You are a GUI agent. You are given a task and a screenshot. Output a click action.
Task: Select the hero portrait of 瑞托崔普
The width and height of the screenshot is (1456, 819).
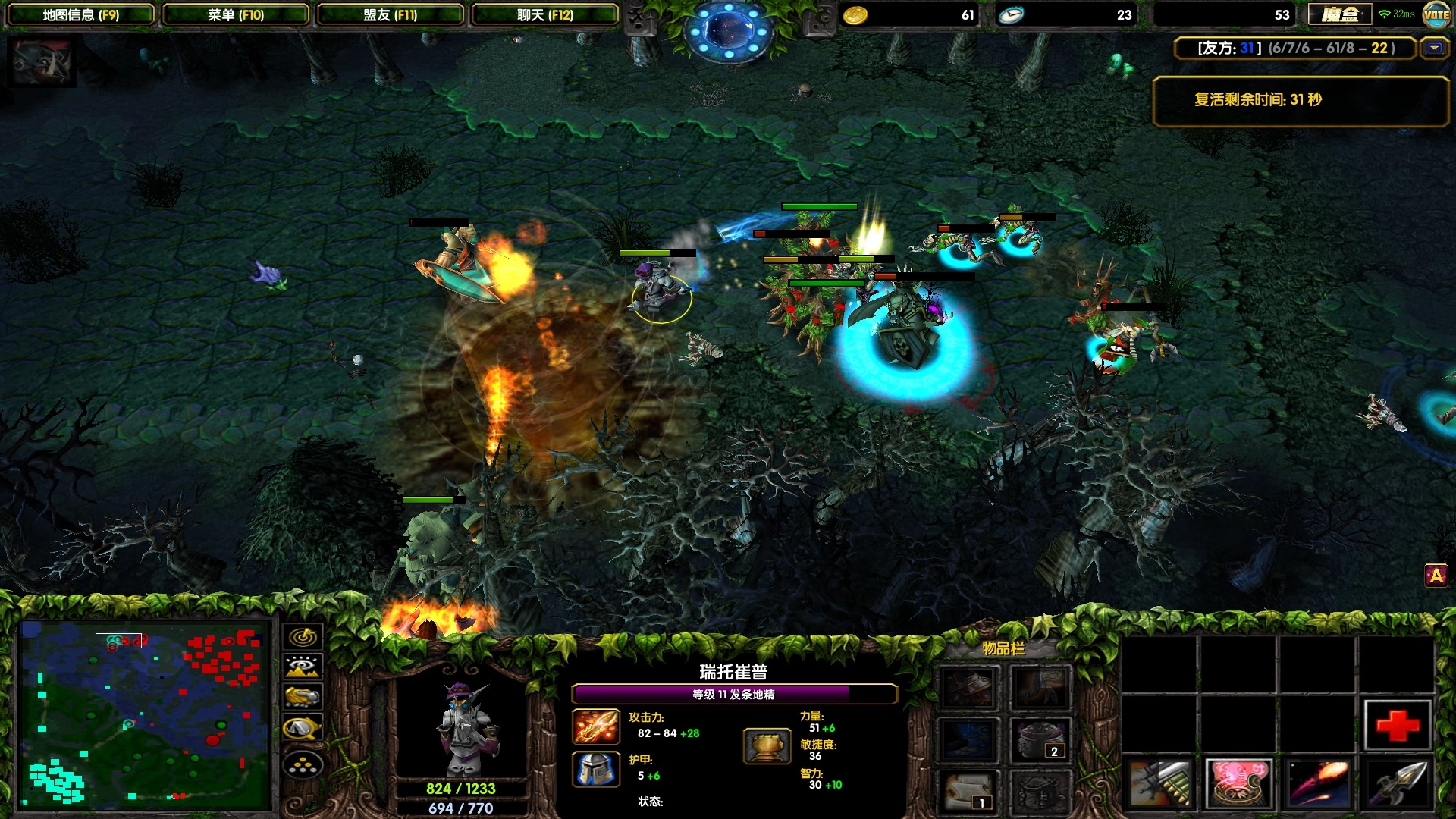[461, 726]
